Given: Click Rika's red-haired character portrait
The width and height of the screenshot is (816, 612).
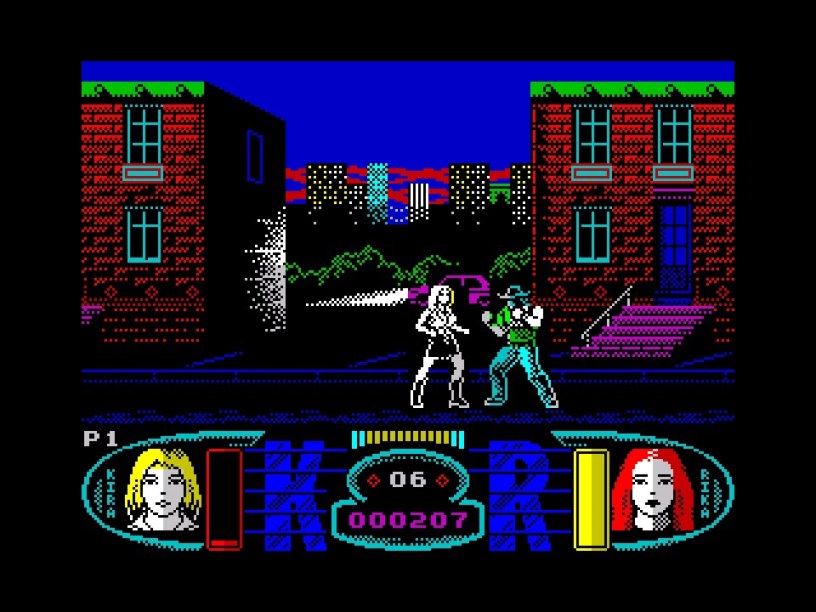Looking at the screenshot, I should (x=651, y=489).
